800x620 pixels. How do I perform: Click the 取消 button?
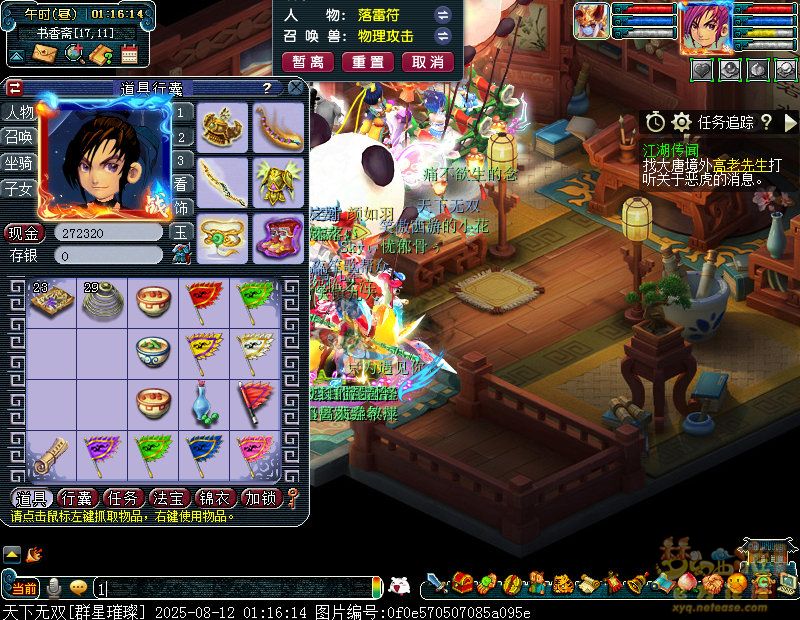click(428, 62)
